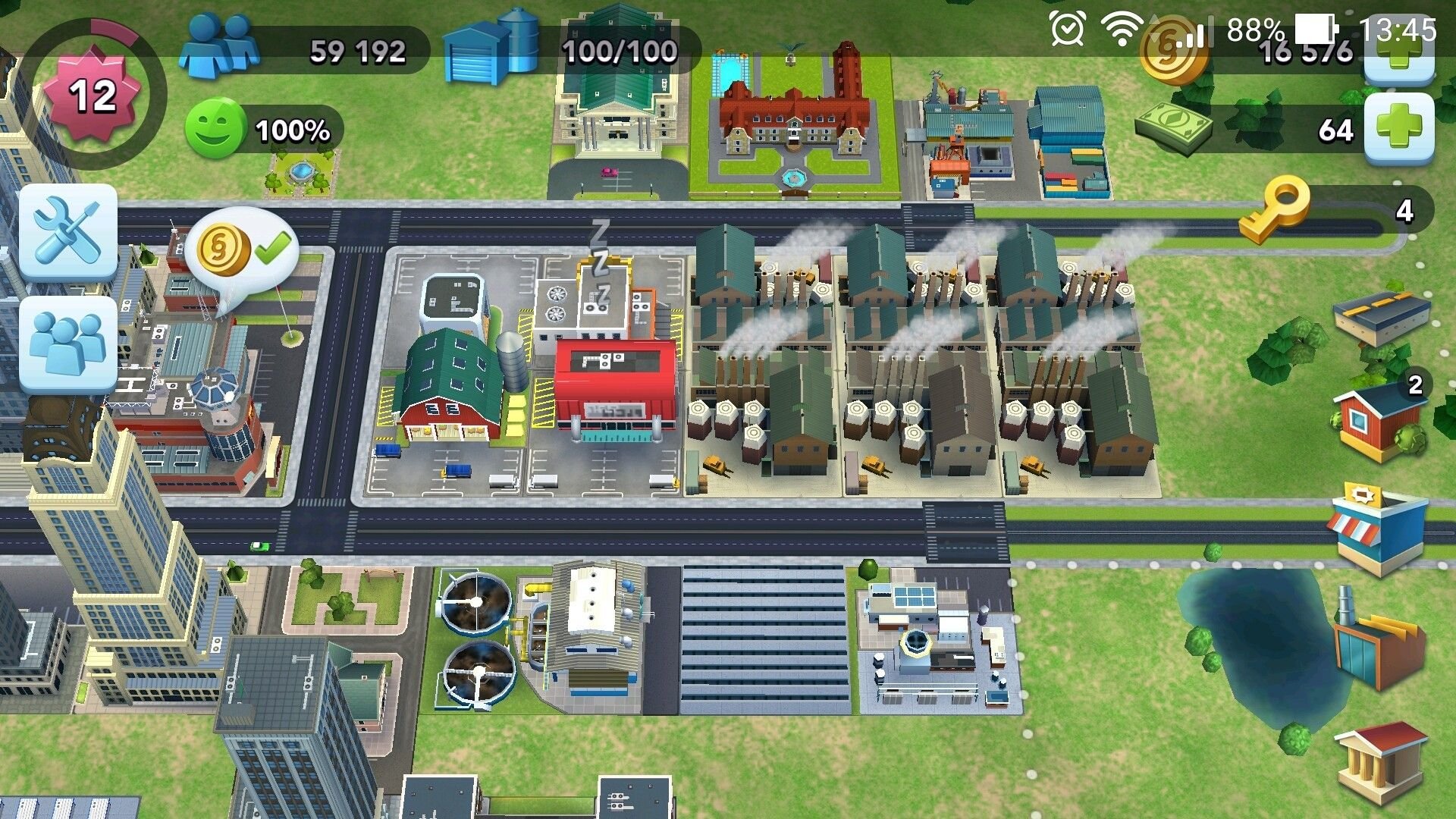Open the friends panel with three figures
The width and height of the screenshot is (1456, 819).
[x=68, y=344]
